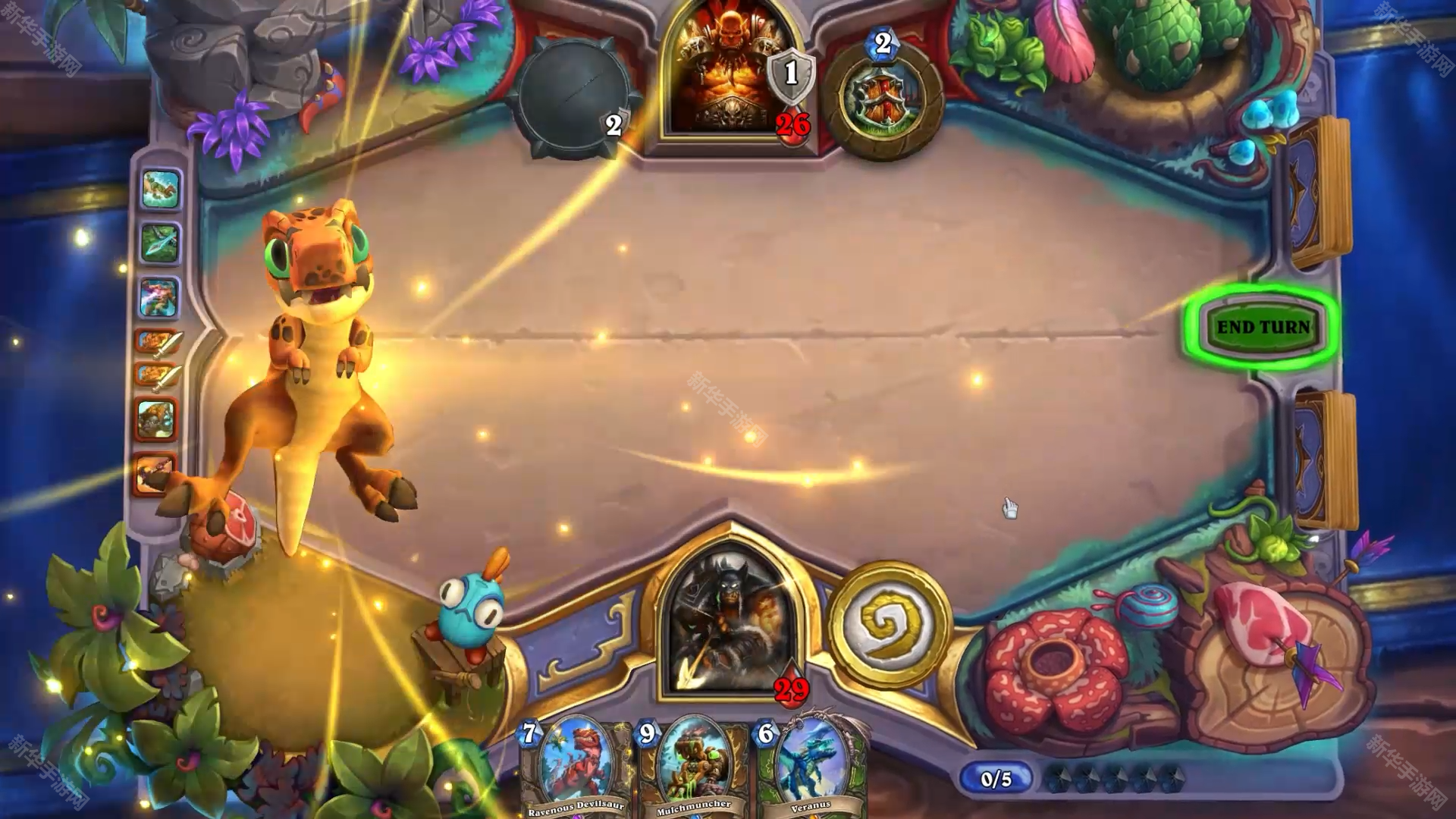
Task: Open the bottom history tile
Action: point(155,473)
